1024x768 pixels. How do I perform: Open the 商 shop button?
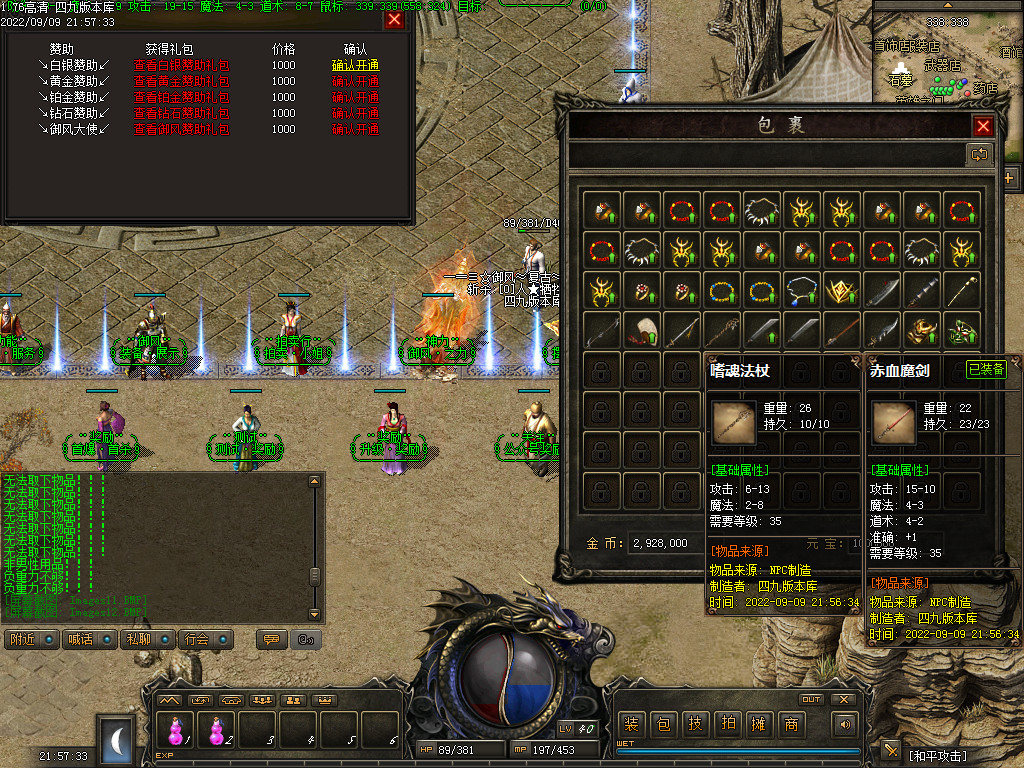click(791, 725)
